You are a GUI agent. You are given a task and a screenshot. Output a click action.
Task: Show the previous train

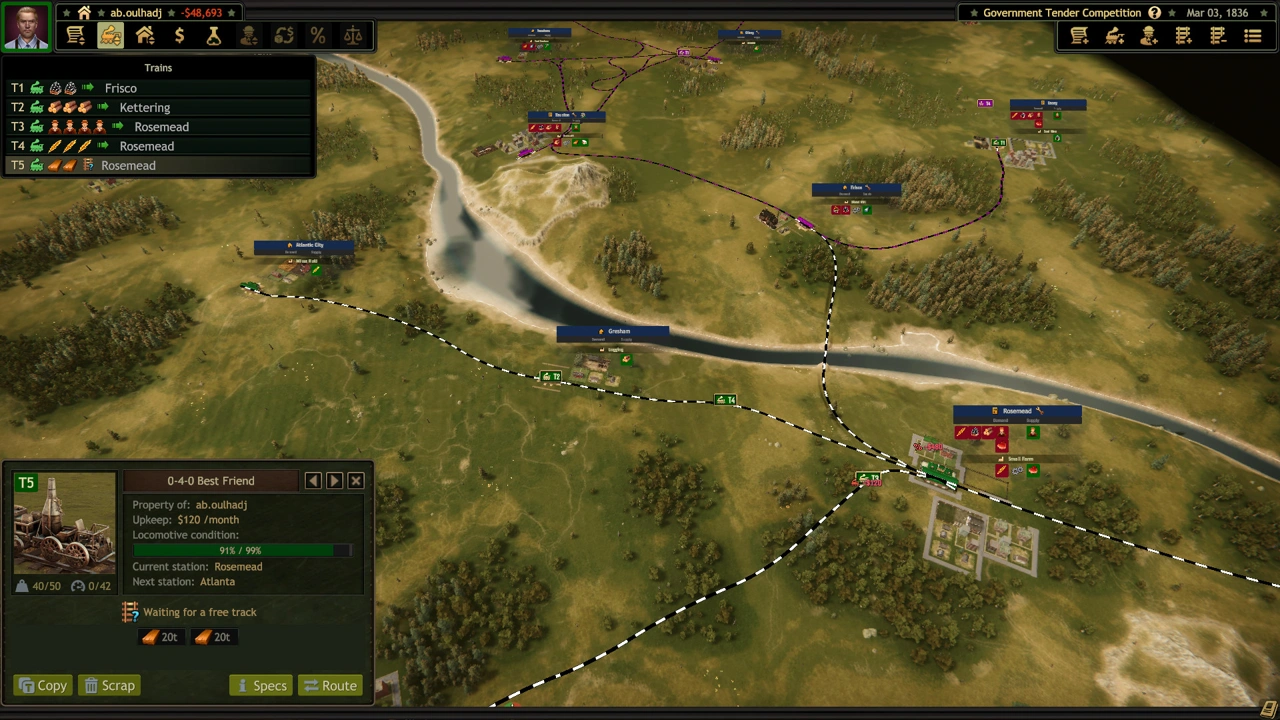[313, 481]
